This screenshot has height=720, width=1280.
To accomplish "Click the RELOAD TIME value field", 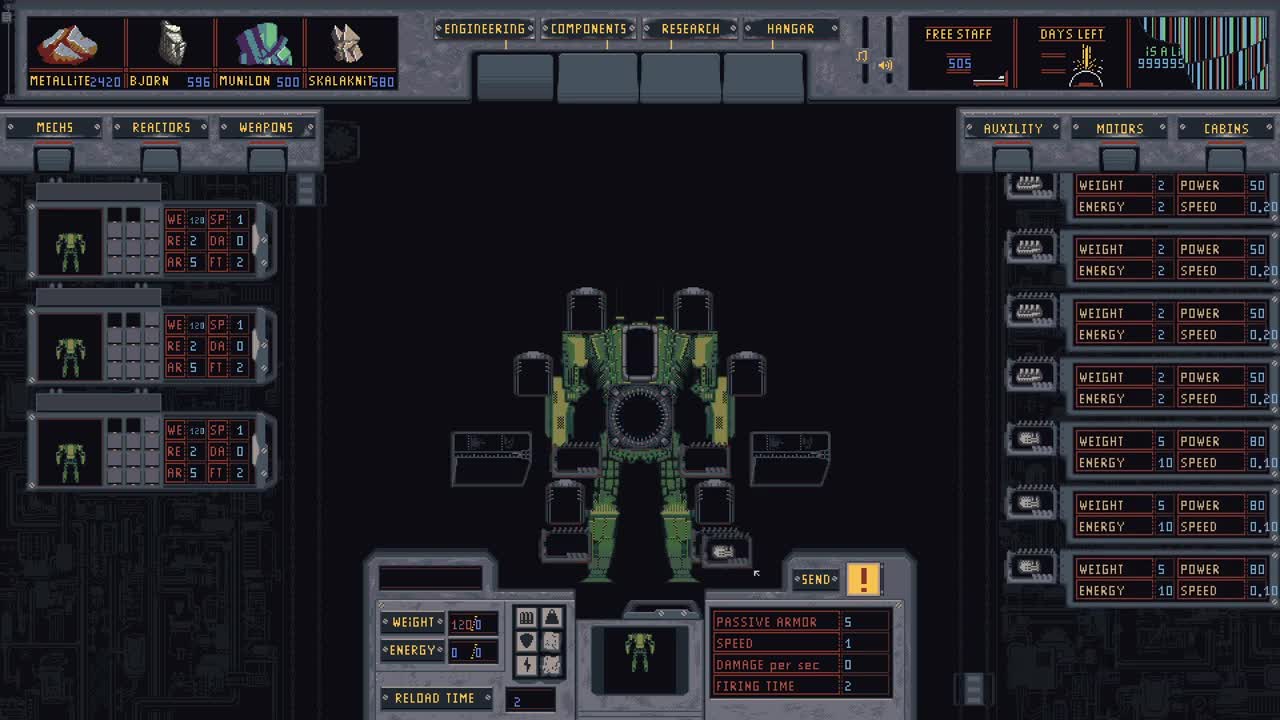I will pos(531,699).
